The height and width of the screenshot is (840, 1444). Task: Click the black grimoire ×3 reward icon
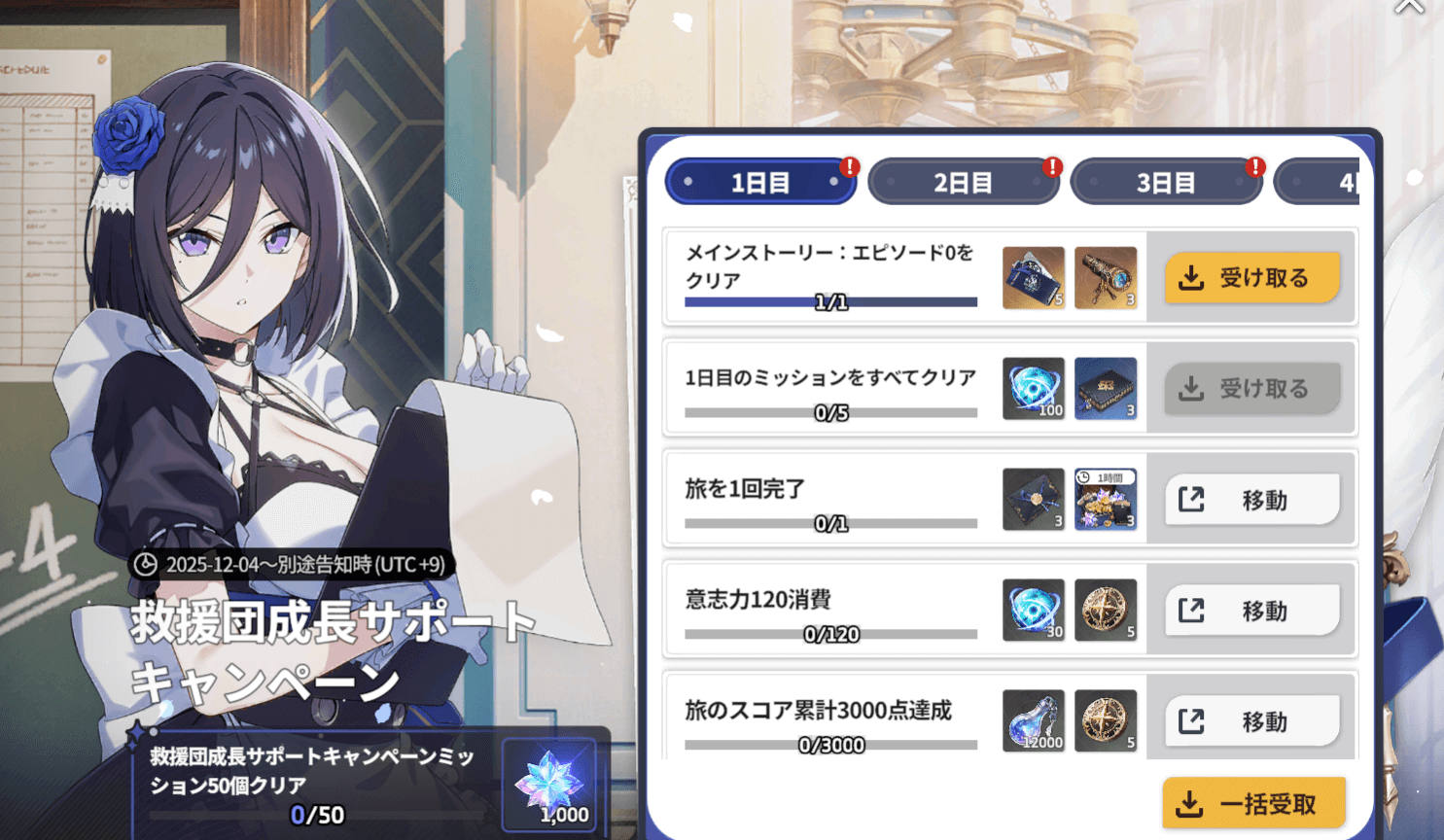(1106, 388)
